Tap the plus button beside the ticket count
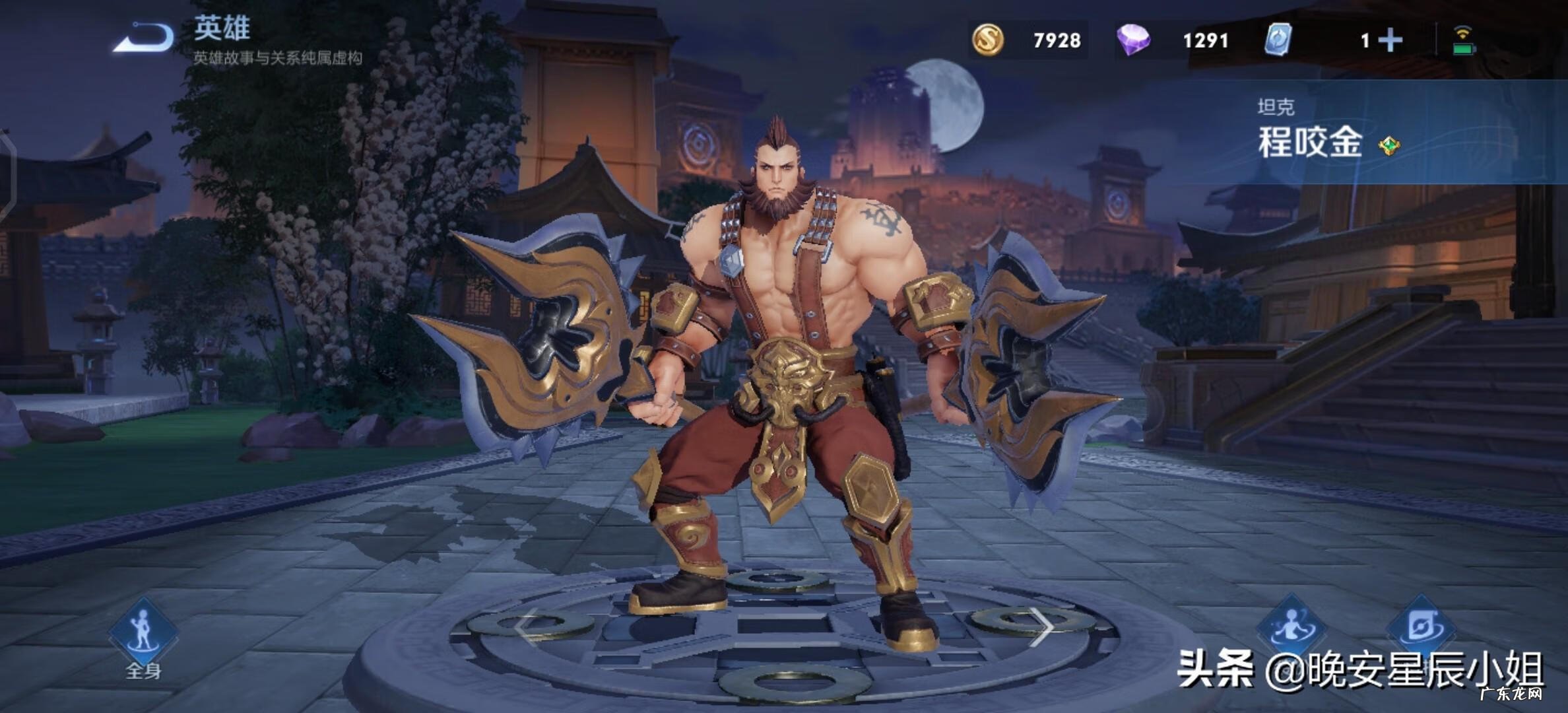This screenshot has height=713, width=1568. [1390, 40]
